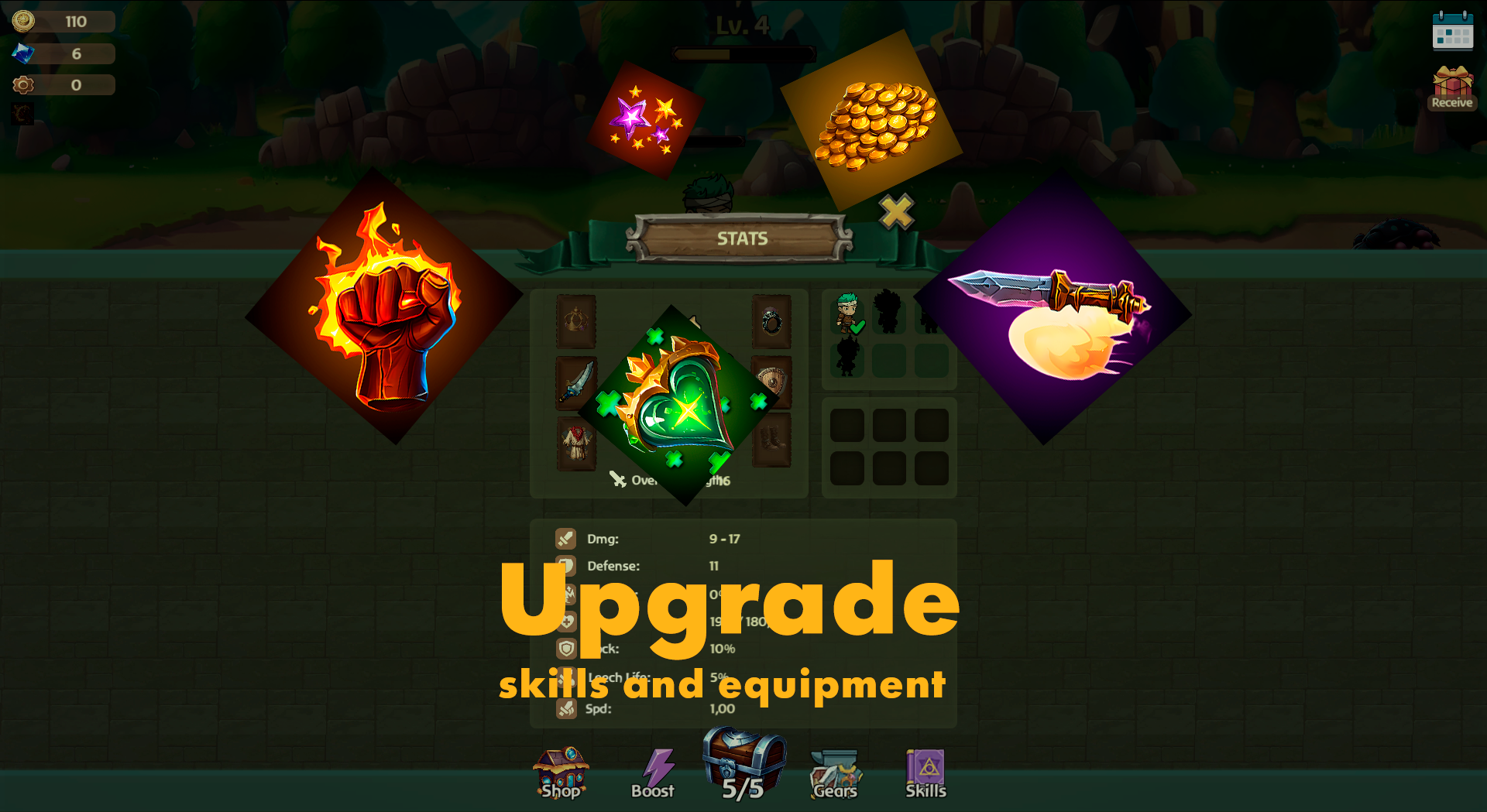Open the Gears menu
The width and height of the screenshot is (1487, 812).
pos(835,773)
